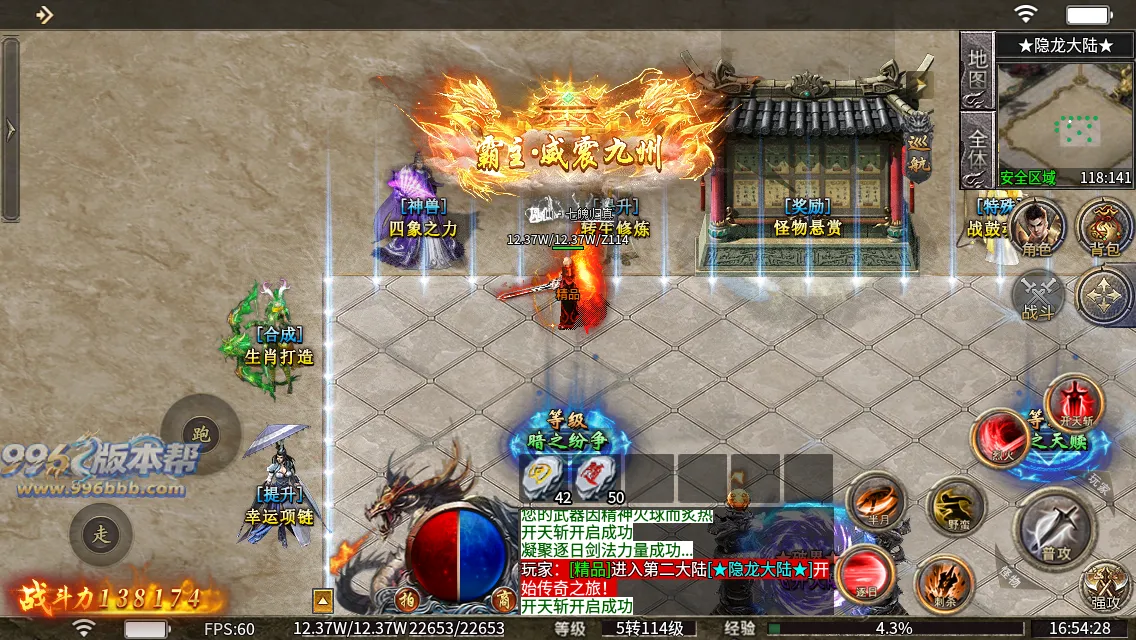
Task: Open the 角色 character sheet
Action: pyautogui.click(x=1037, y=227)
